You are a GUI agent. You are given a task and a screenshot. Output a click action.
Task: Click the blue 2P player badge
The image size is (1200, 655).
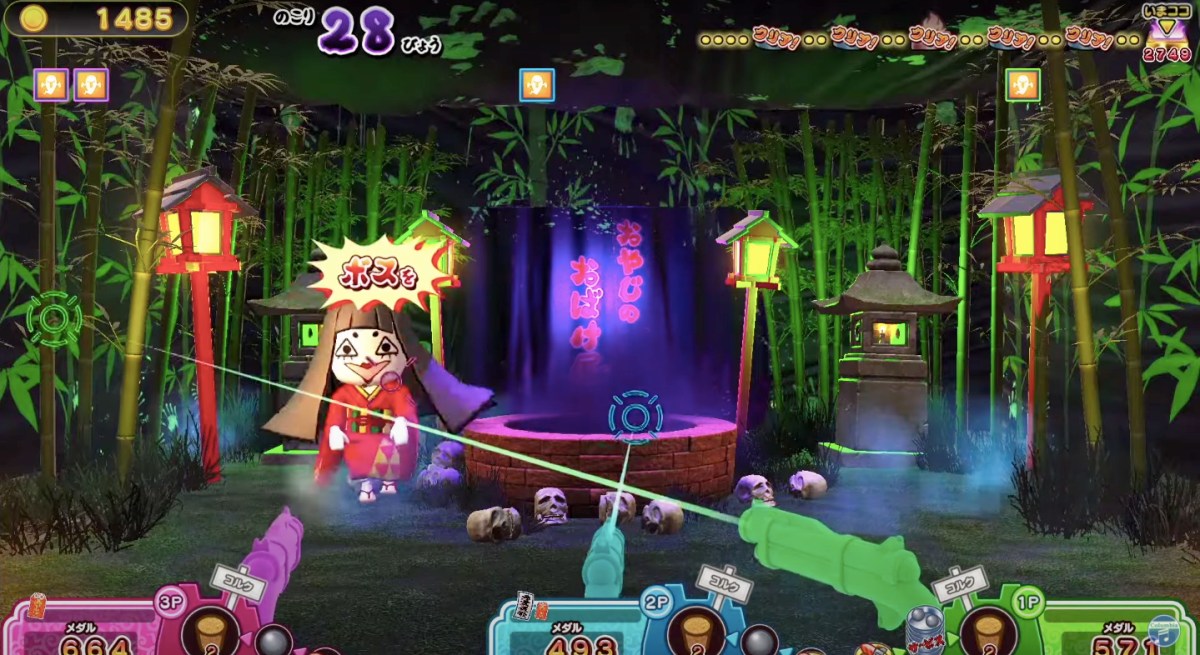click(656, 603)
